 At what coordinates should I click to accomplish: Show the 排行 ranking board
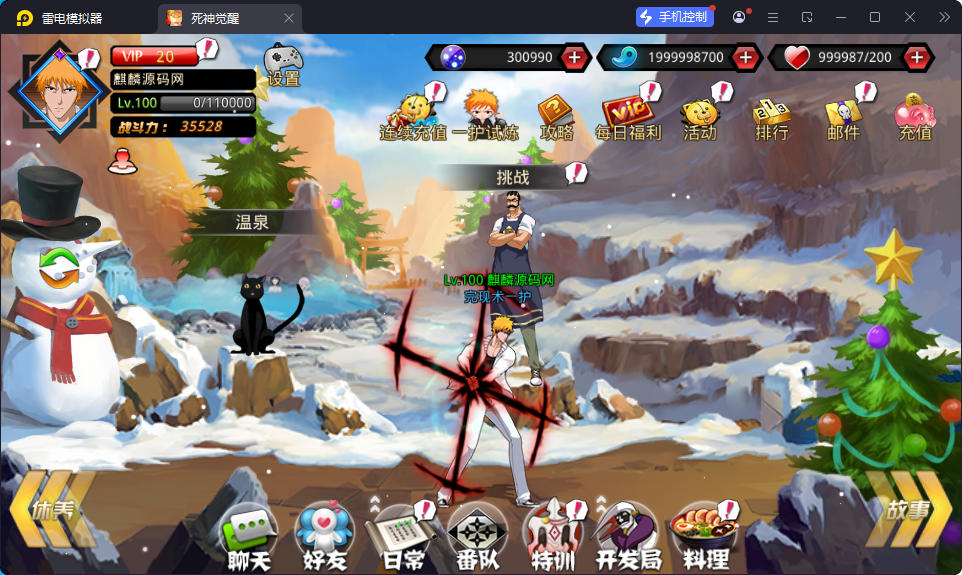(772, 116)
